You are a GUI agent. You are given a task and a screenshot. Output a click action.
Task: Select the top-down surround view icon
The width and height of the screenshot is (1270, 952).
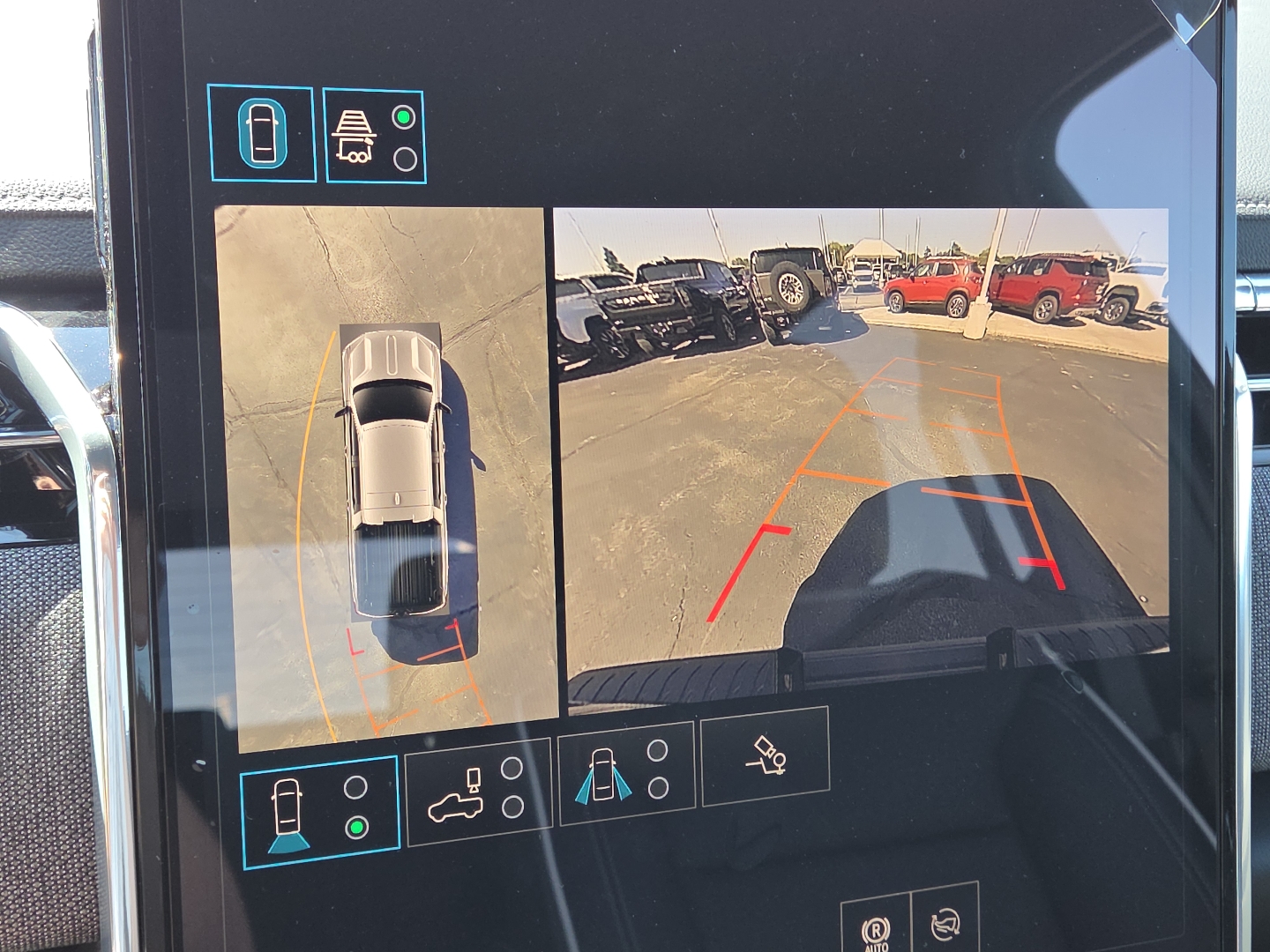[260, 132]
